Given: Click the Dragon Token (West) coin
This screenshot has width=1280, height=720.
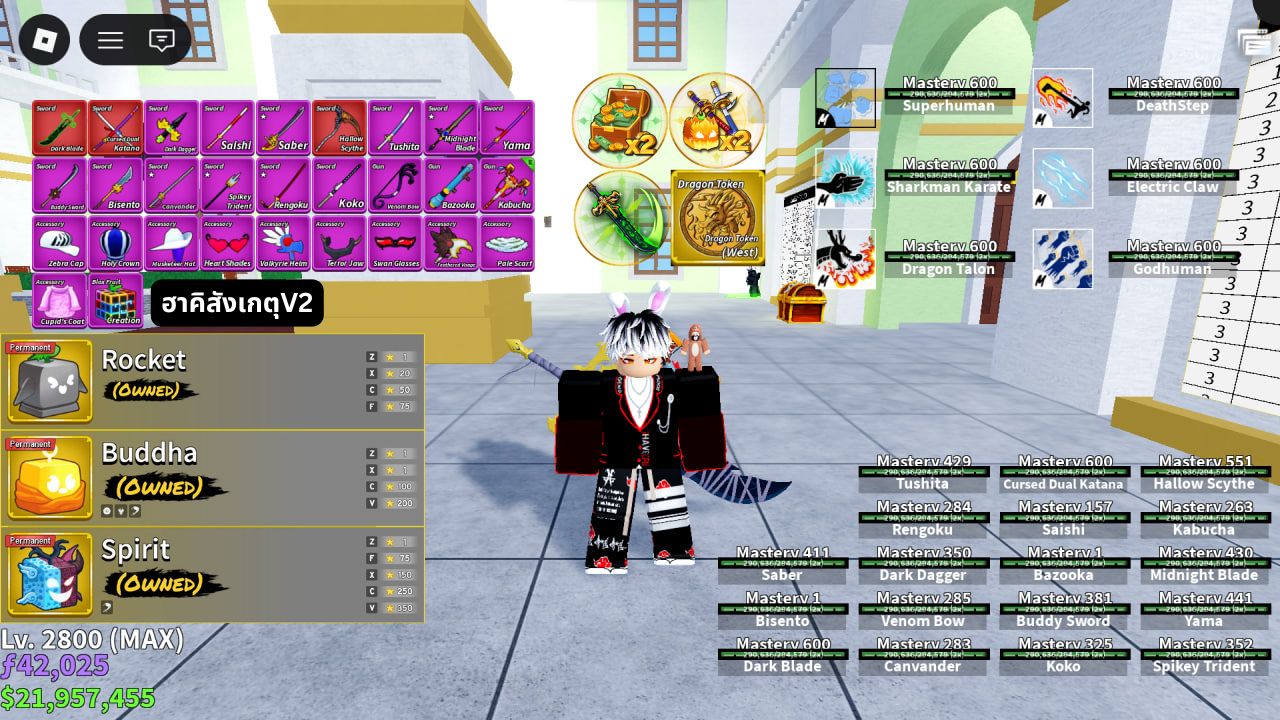Looking at the screenshot, I should pyautogui.click(x=716, y=217).
